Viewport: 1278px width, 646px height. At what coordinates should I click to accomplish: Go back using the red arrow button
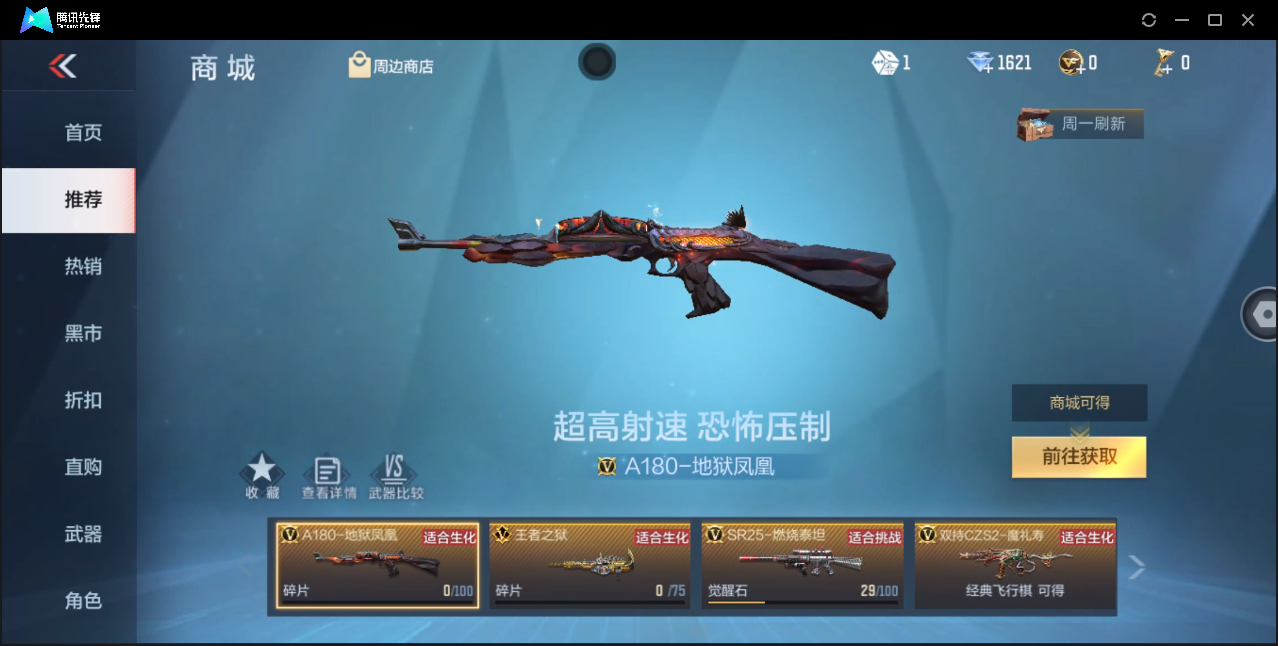(x=62, y=66)
